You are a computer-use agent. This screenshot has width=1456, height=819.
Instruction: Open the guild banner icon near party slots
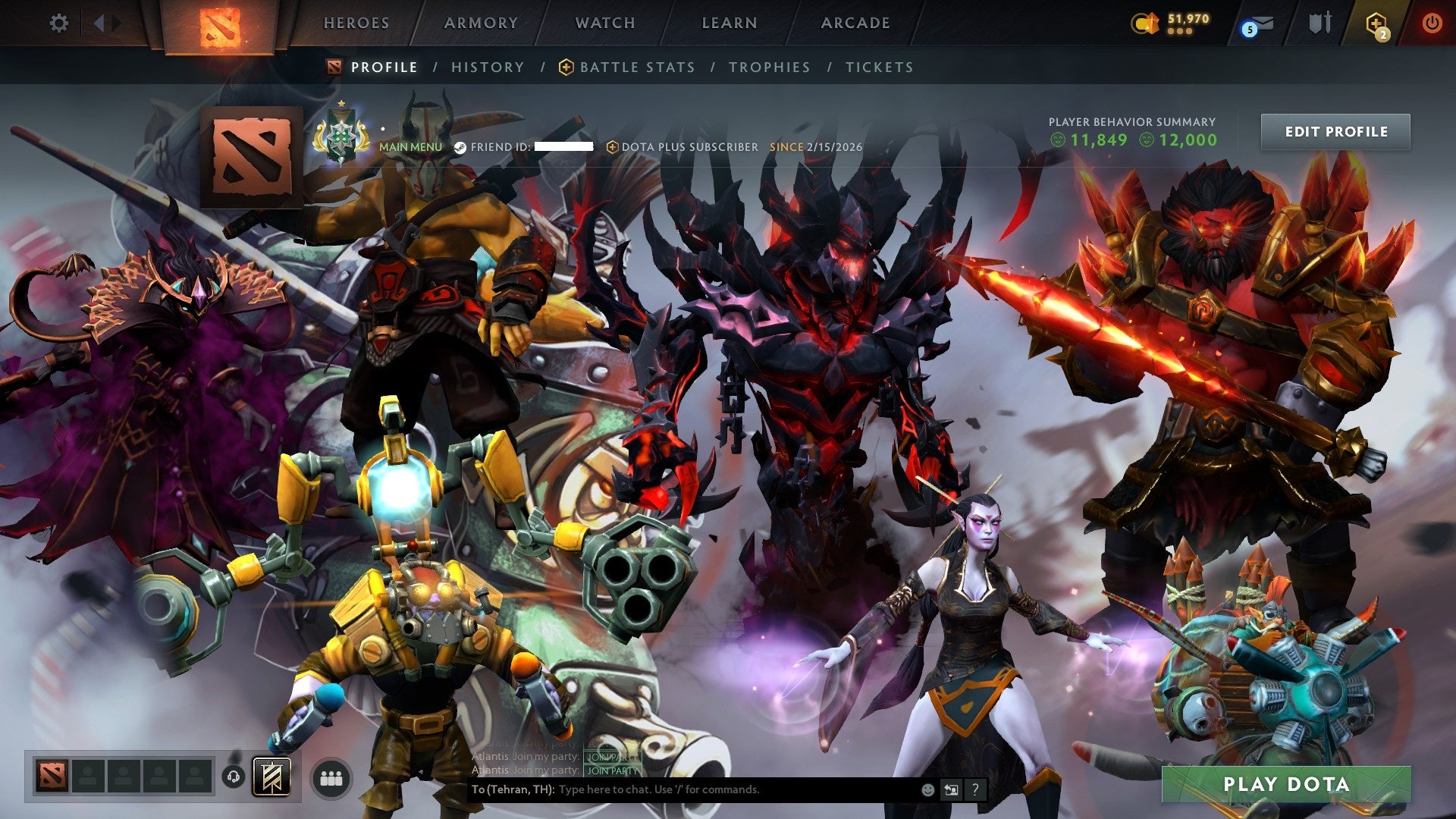[273, 777]
